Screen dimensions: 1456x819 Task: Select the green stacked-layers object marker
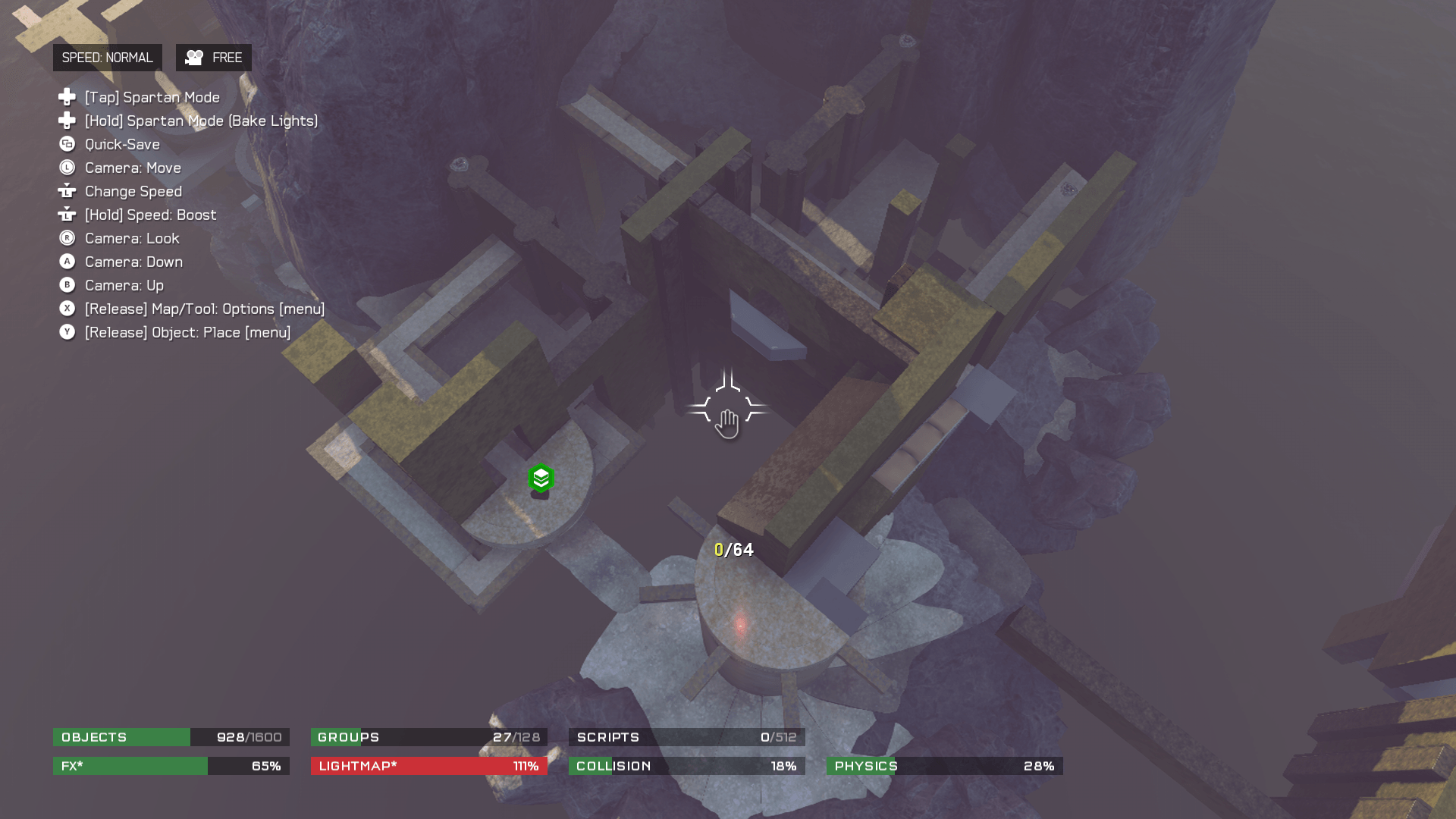(x=541, y=479)
